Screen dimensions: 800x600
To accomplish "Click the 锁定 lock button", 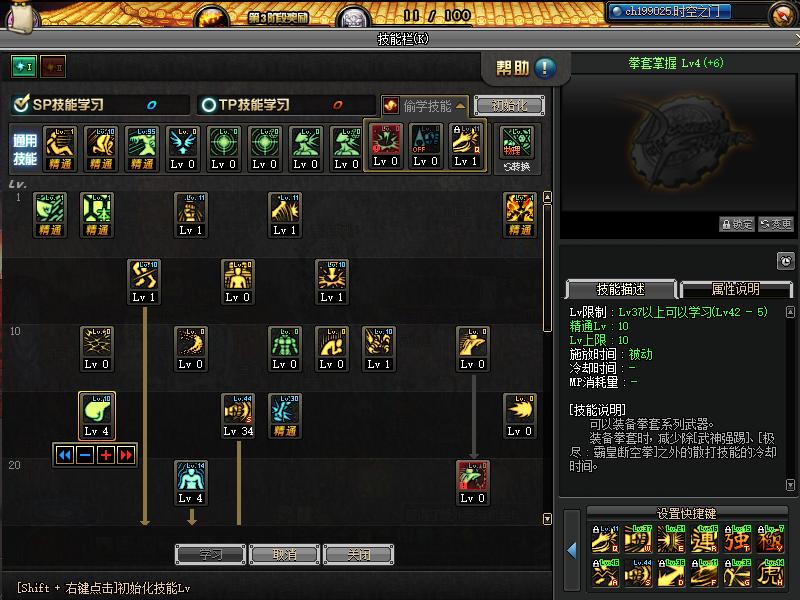I will point(737,224).
